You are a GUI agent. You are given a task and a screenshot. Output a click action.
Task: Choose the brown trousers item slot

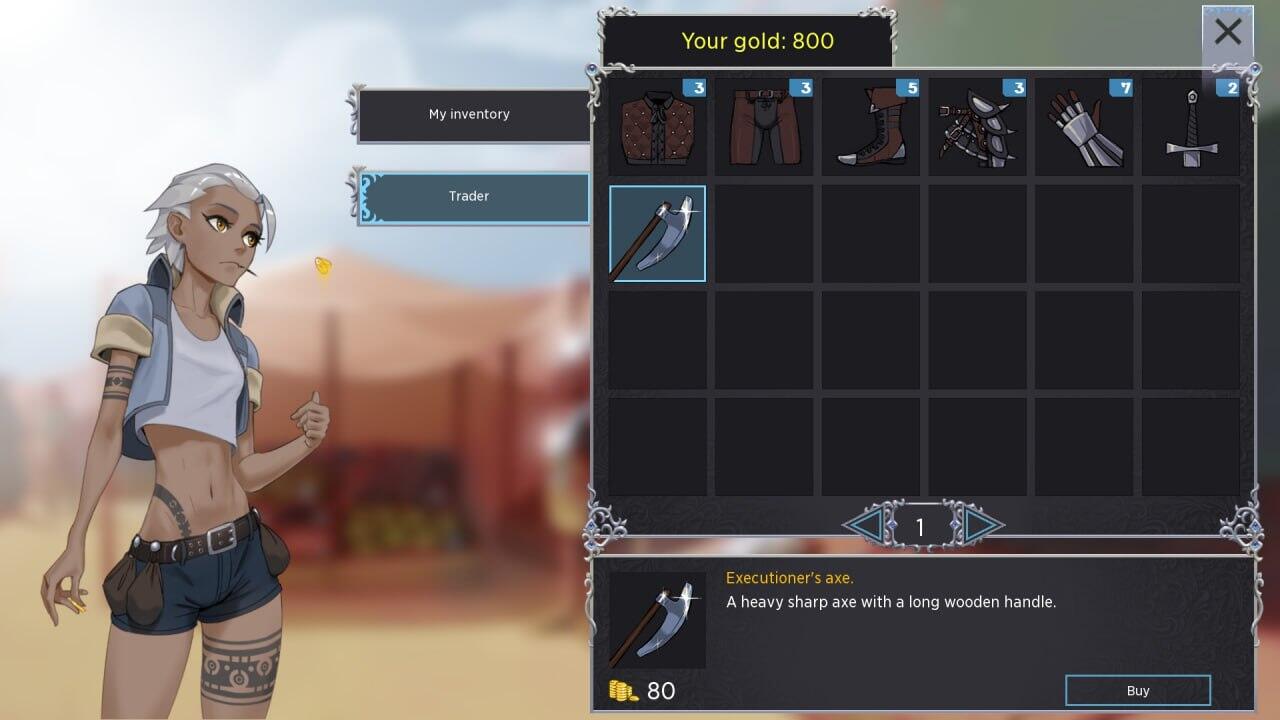pyautogui.click(x=763, y=127)
